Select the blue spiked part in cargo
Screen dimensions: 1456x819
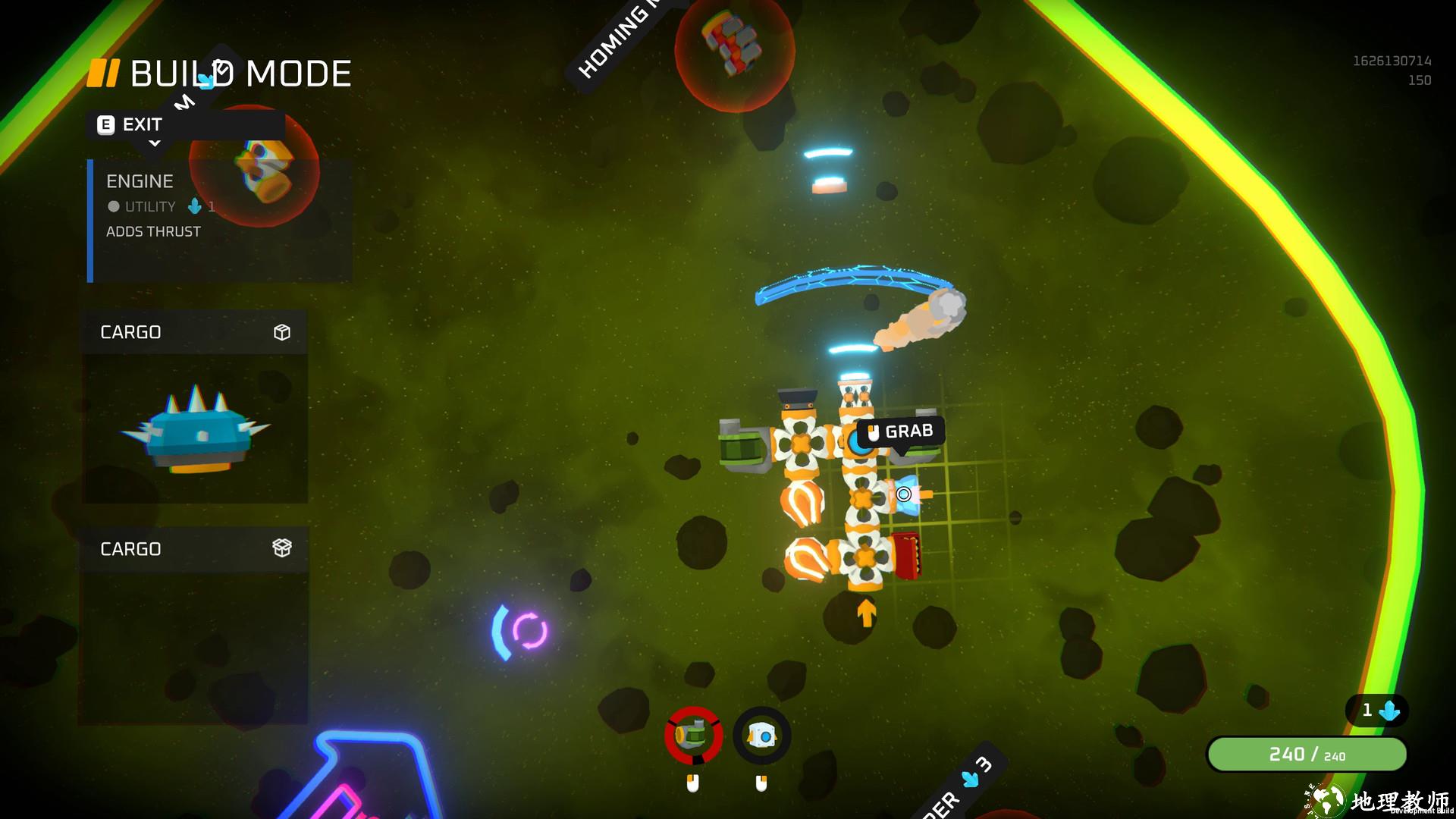pos(196,429)
